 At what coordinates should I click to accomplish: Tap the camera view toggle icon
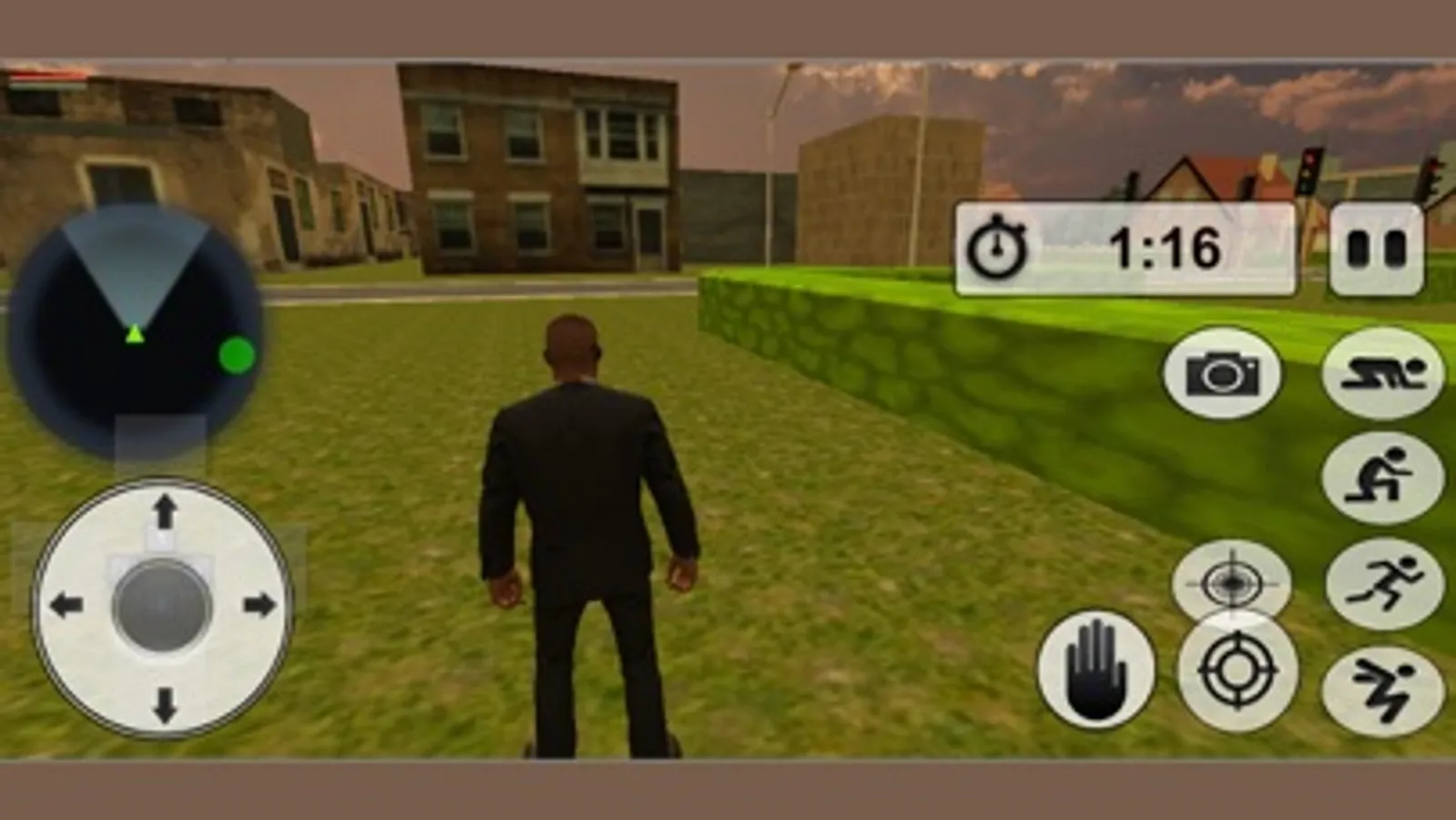click(x=1220, y=374)
